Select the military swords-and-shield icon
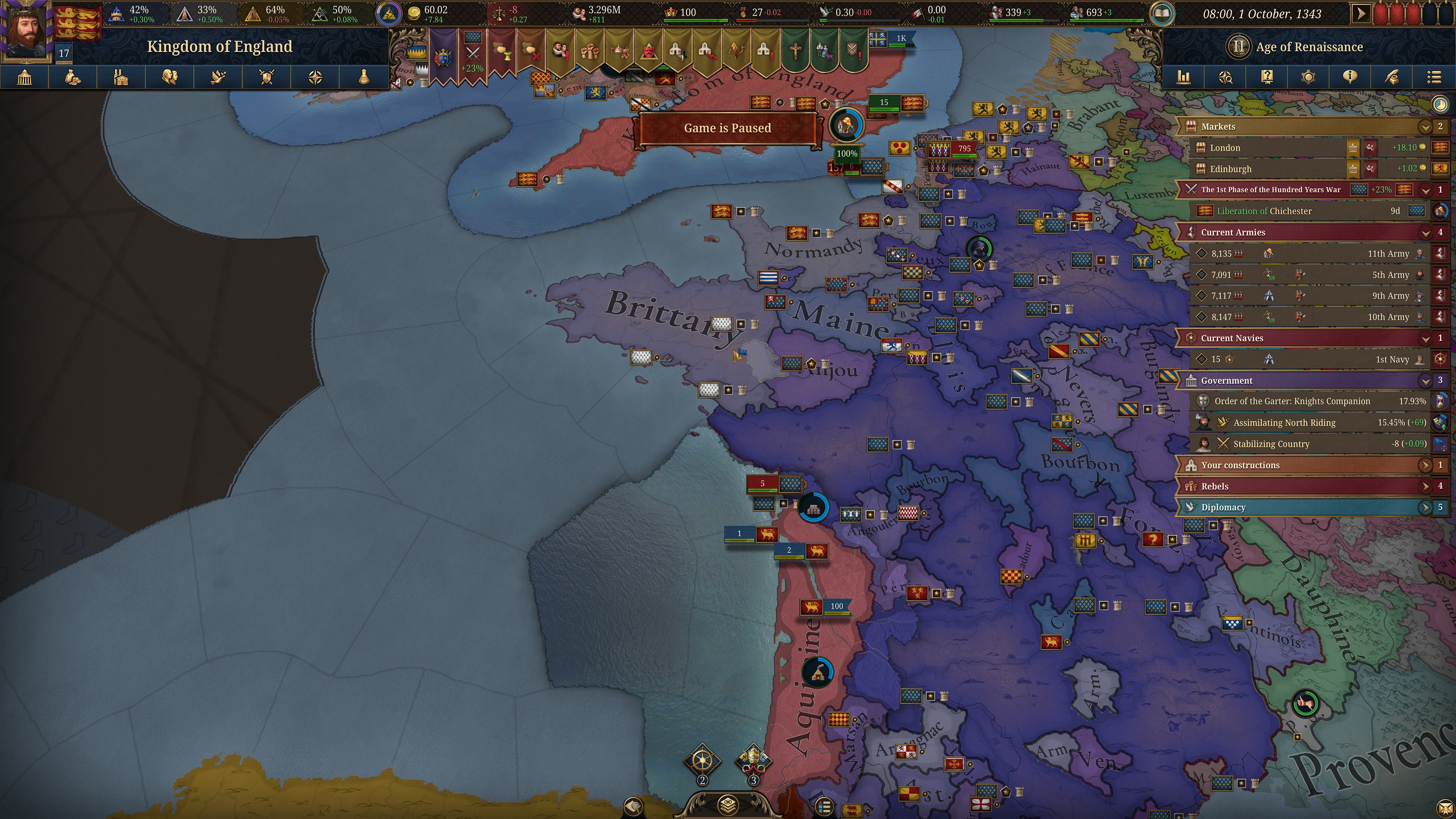 click(x=266, y=77)
